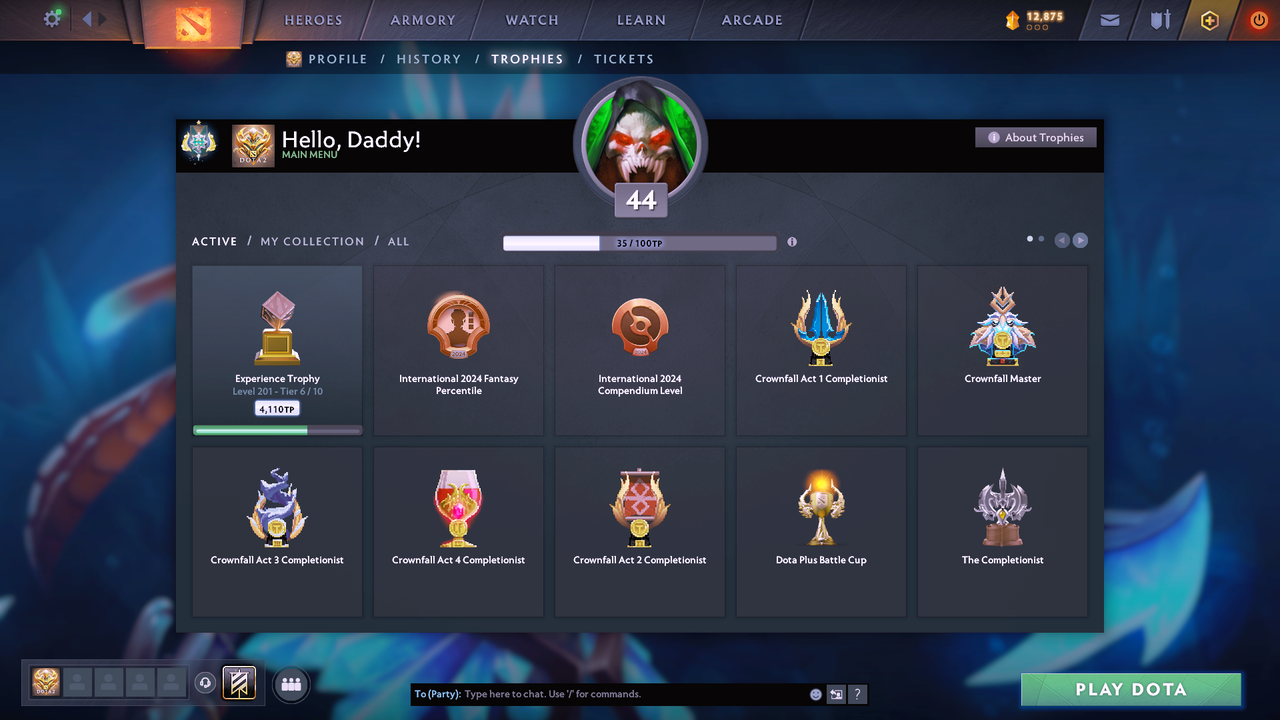This screenshot has width=1280, height=720.
Task: Open the emoticon smiley in chat bar
Action: coord(816,693)
